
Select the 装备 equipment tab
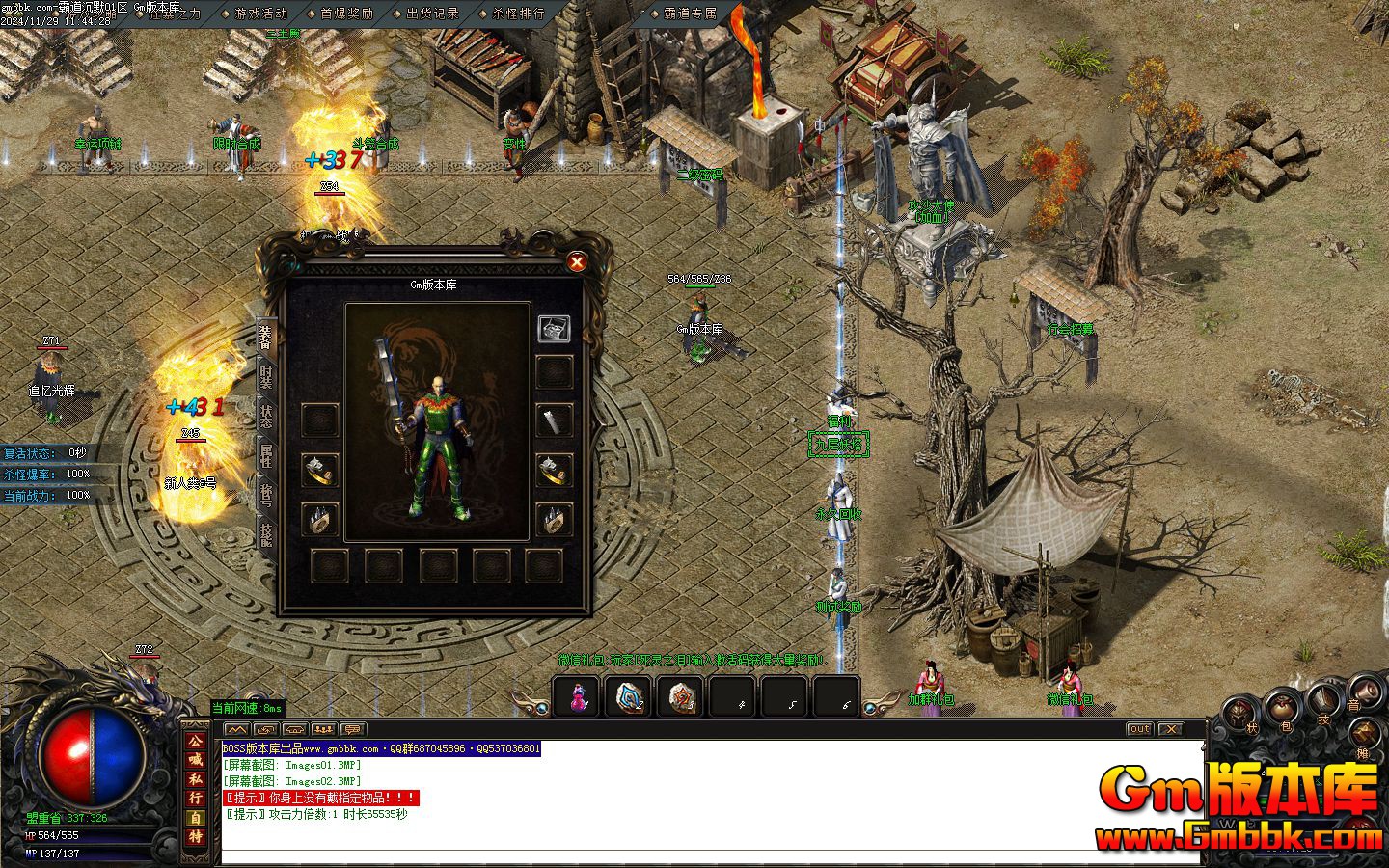click(x=266, y=337)
